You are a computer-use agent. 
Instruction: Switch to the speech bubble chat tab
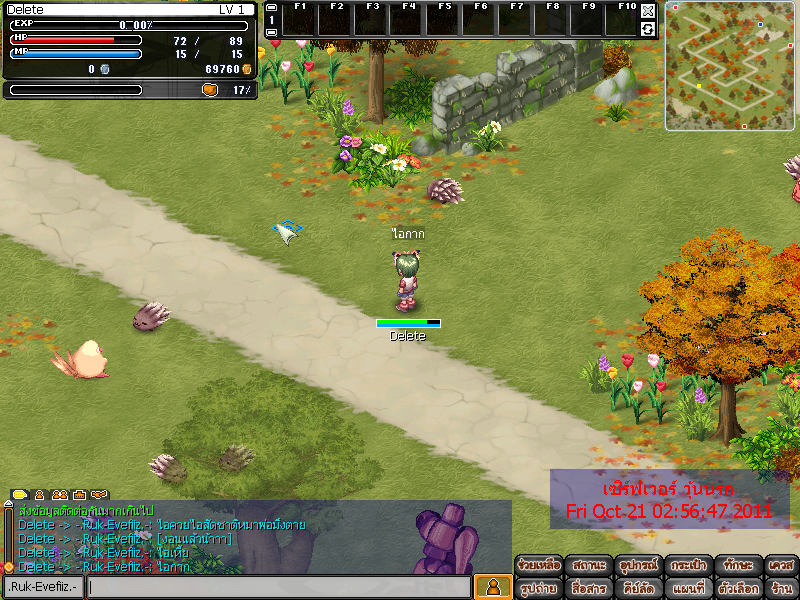click(20, 494)
